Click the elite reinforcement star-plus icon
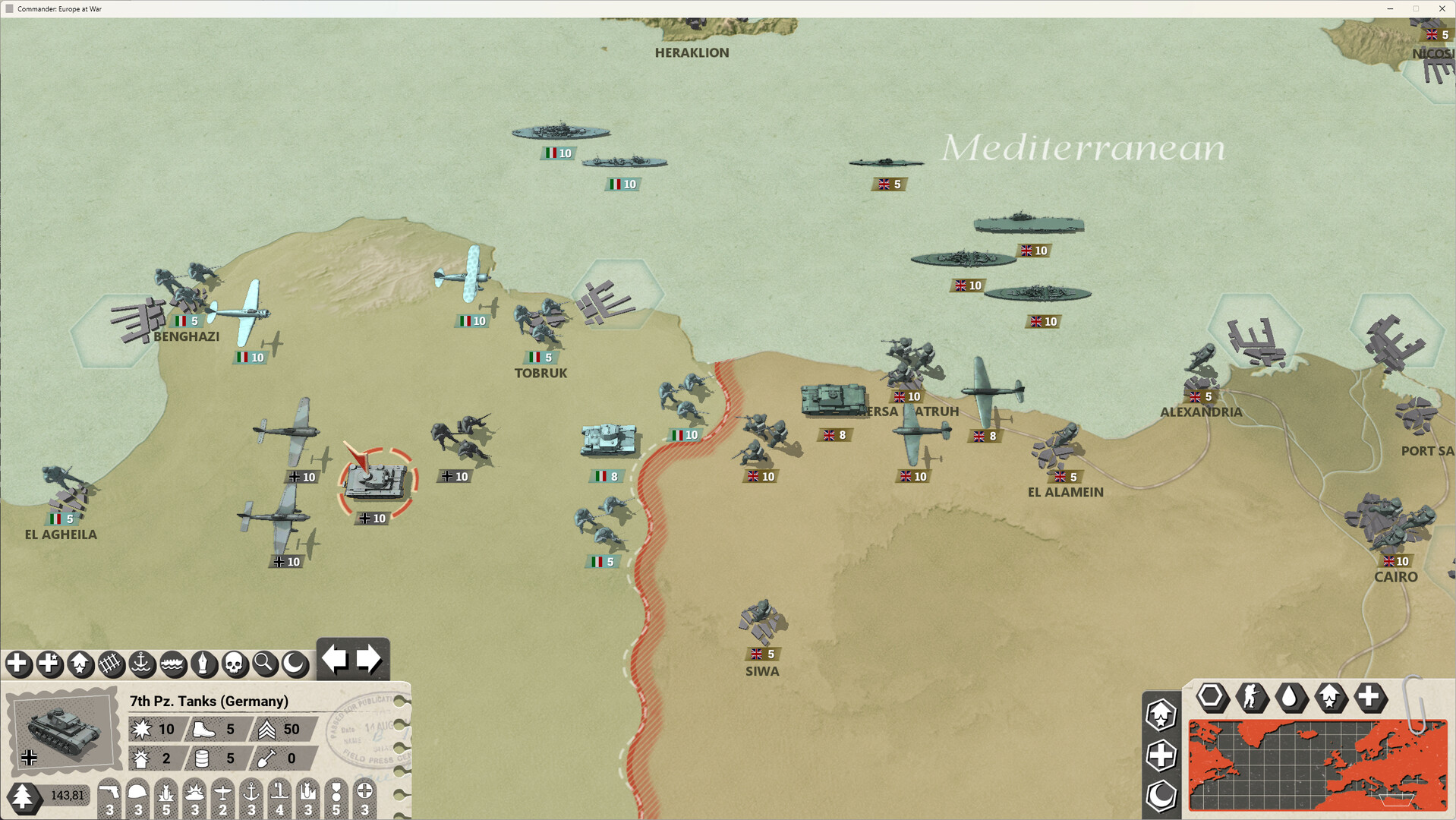Image resolution: width=1456 pixels, height=820 pixels. 49,664
